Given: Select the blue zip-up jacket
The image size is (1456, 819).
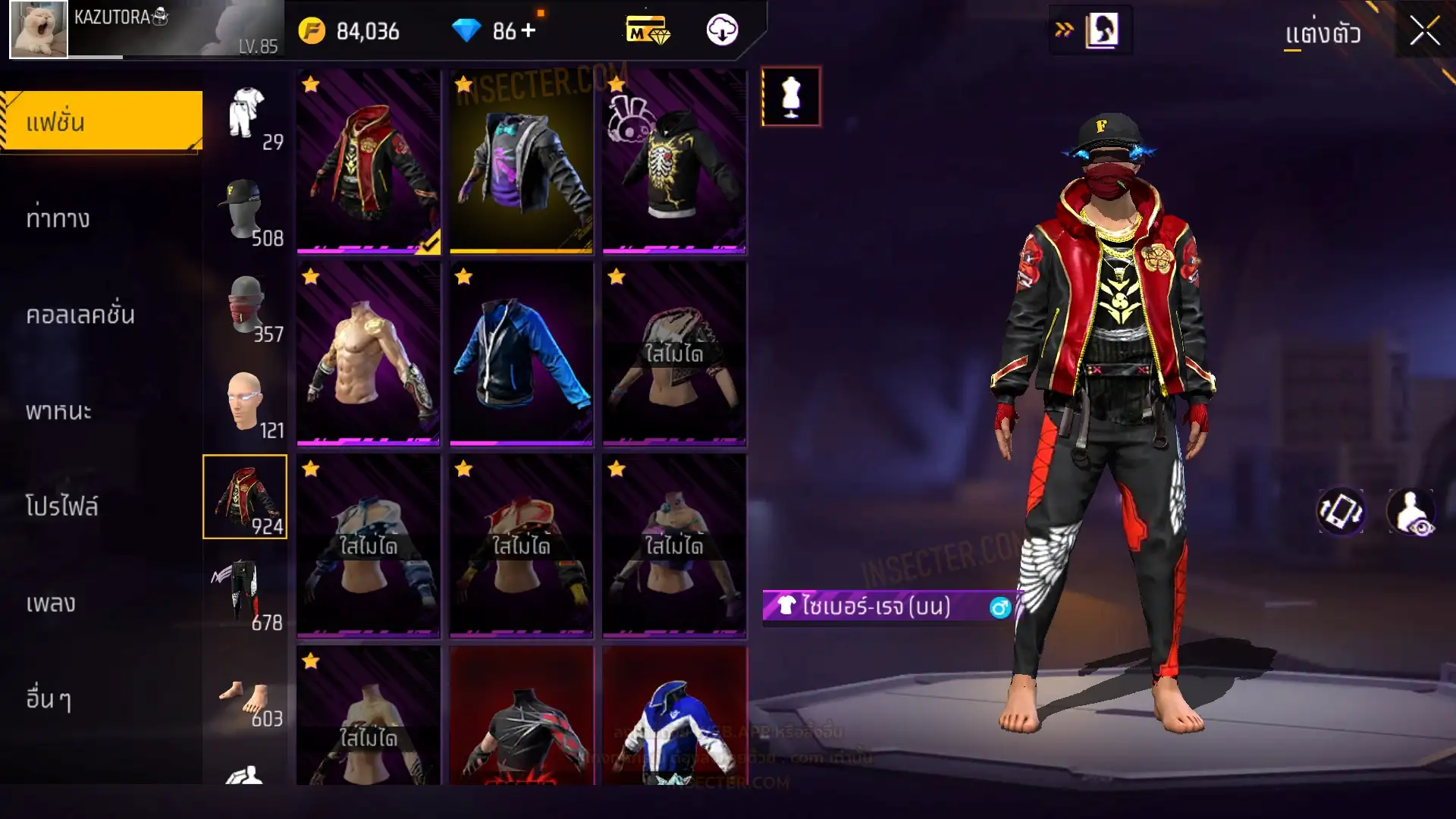Looking at the screenshot, I should [521, 353].
